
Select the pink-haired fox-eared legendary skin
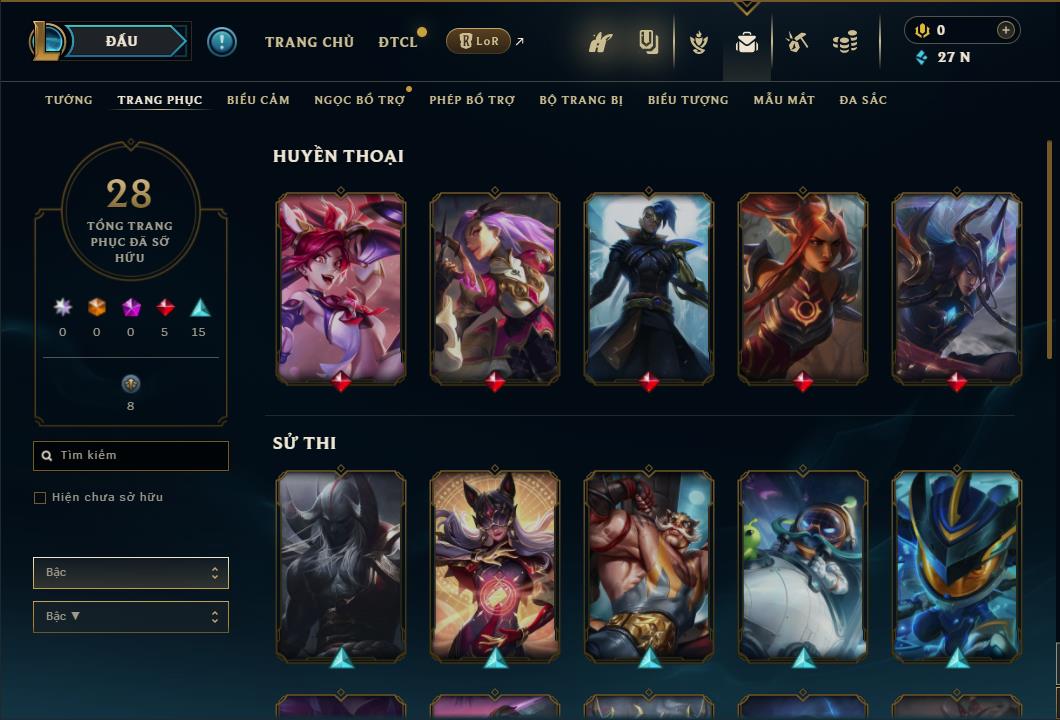coord(341,288)
